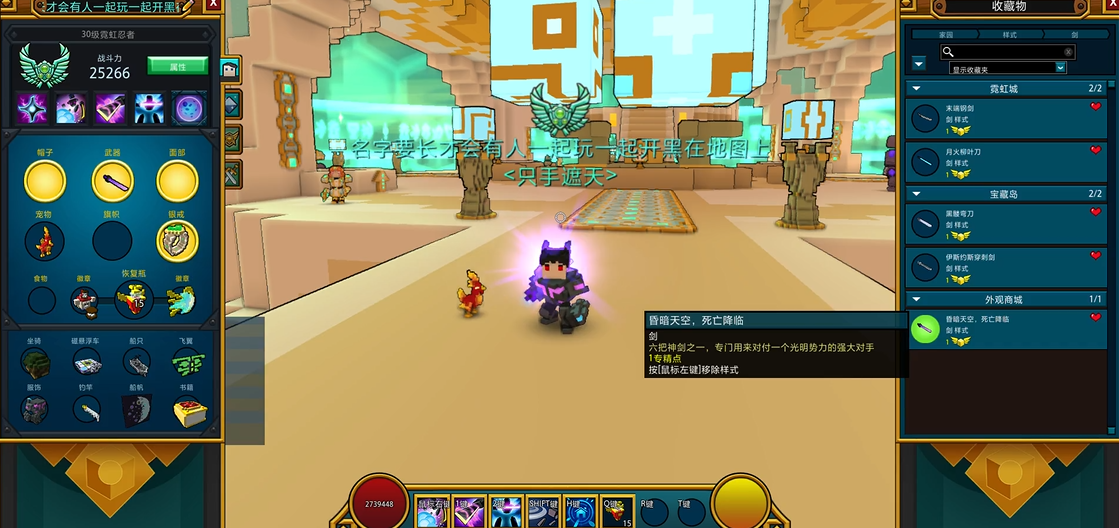Open the 飞翼 wings slot
Screen dimensions: 1119x528
pyautogui.click(x=186, y=363)
